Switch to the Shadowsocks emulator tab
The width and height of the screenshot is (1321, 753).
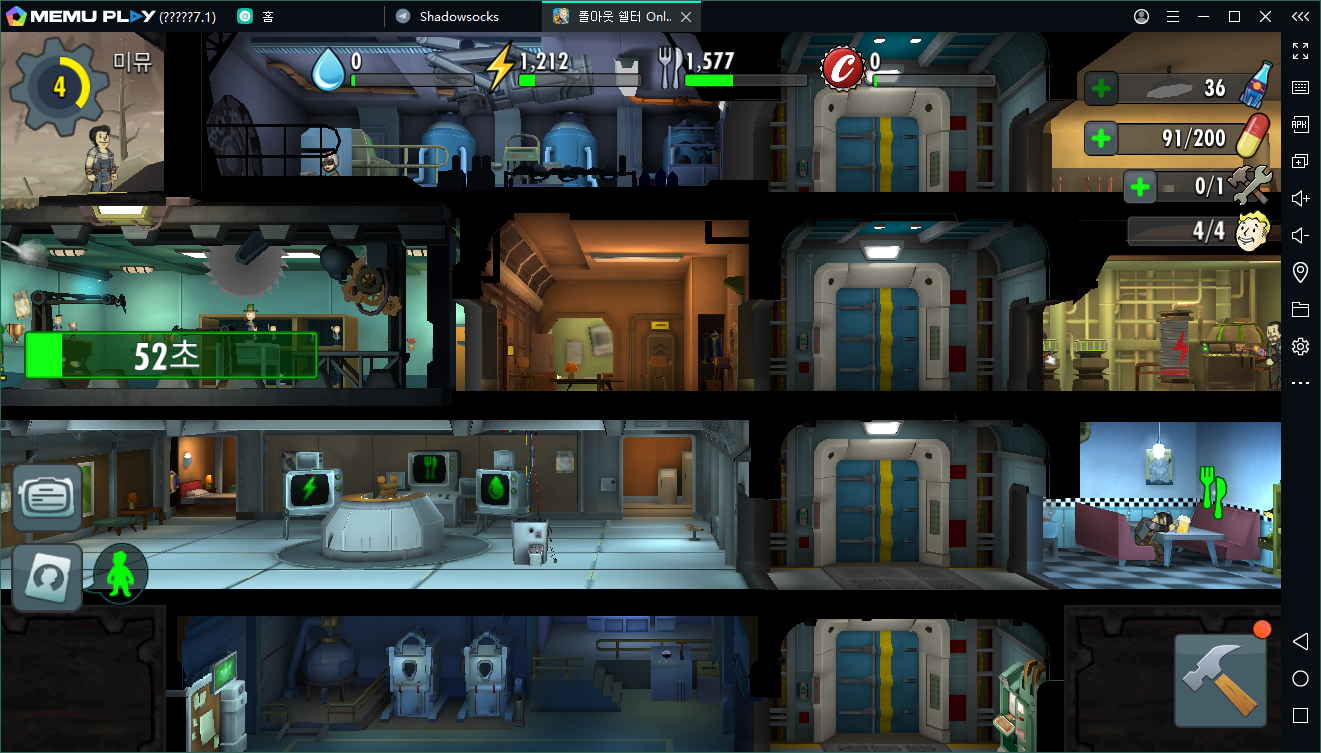458,17
